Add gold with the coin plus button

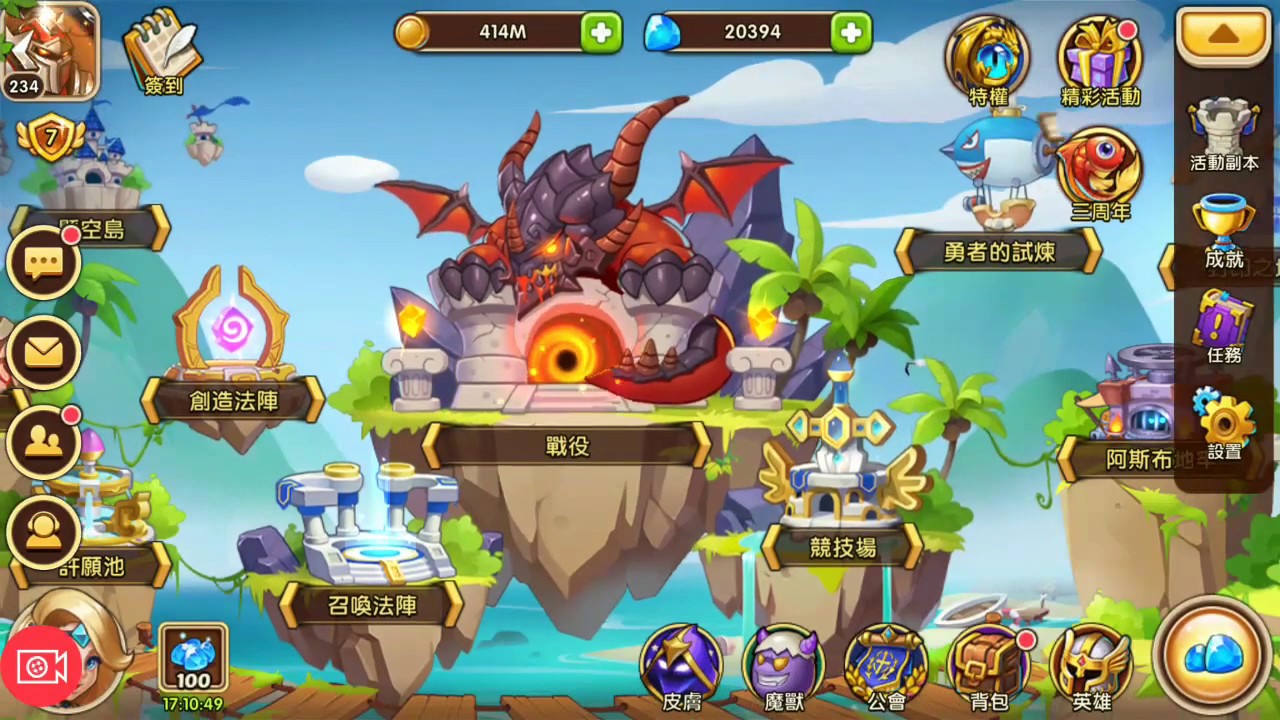601,33
